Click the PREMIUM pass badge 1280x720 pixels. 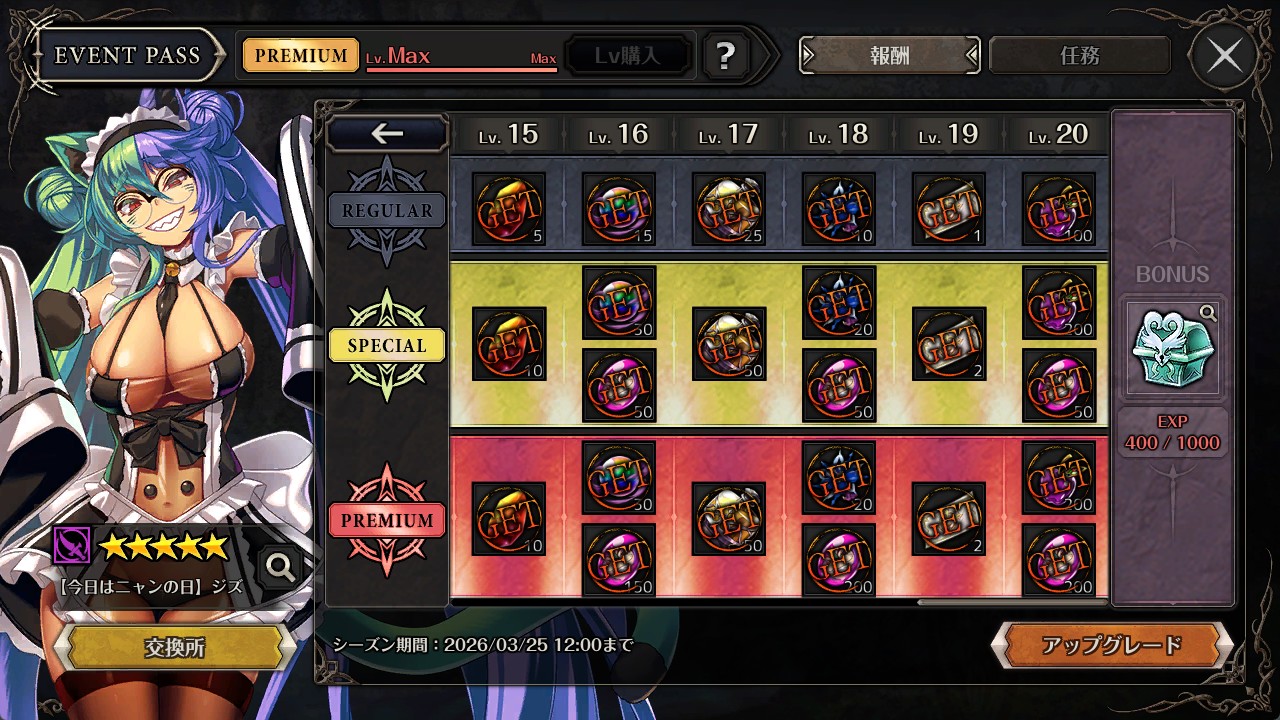pos(300,56)
